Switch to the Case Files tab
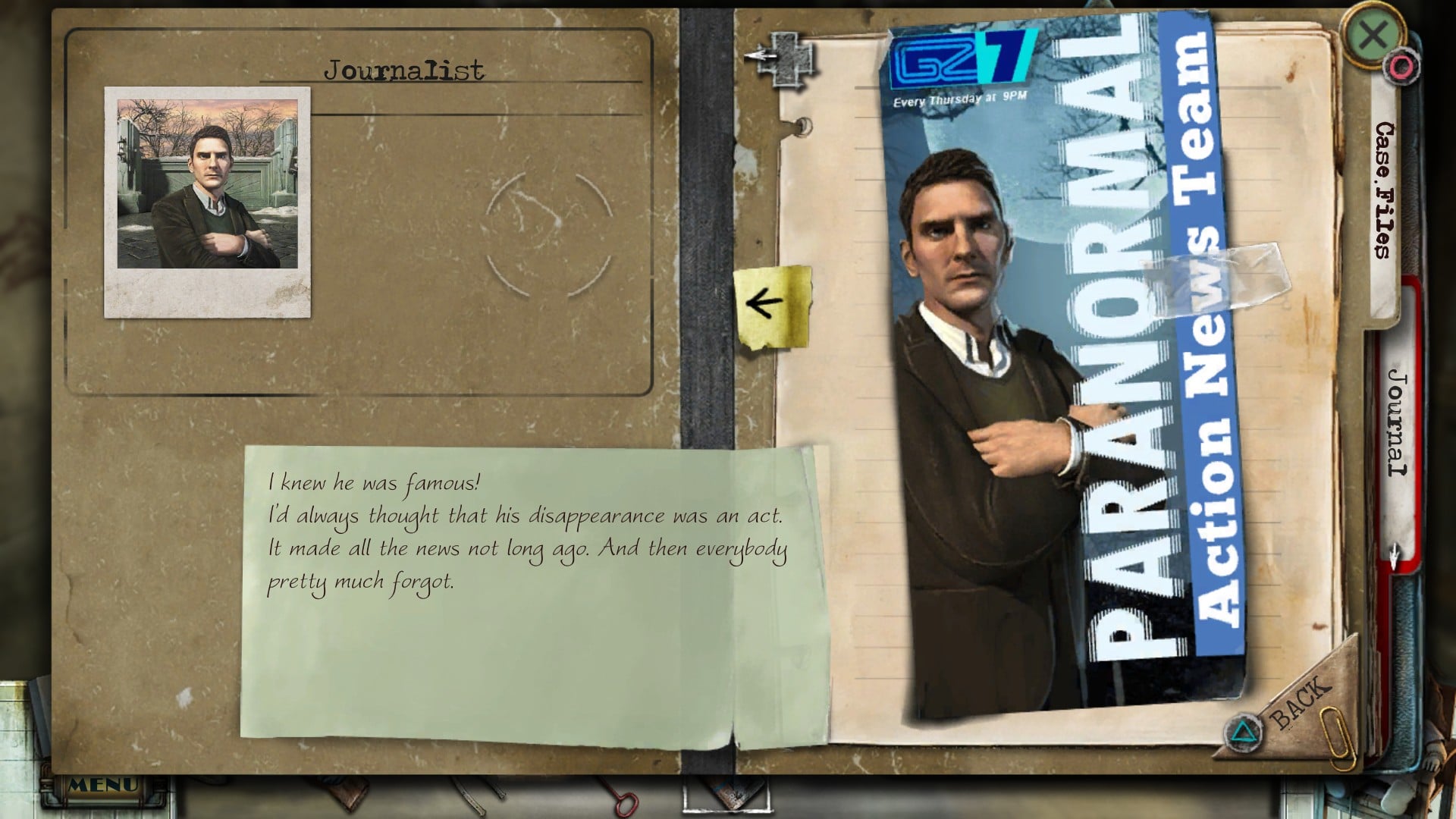This screenshot has height=819, width=1456. 1386,190
